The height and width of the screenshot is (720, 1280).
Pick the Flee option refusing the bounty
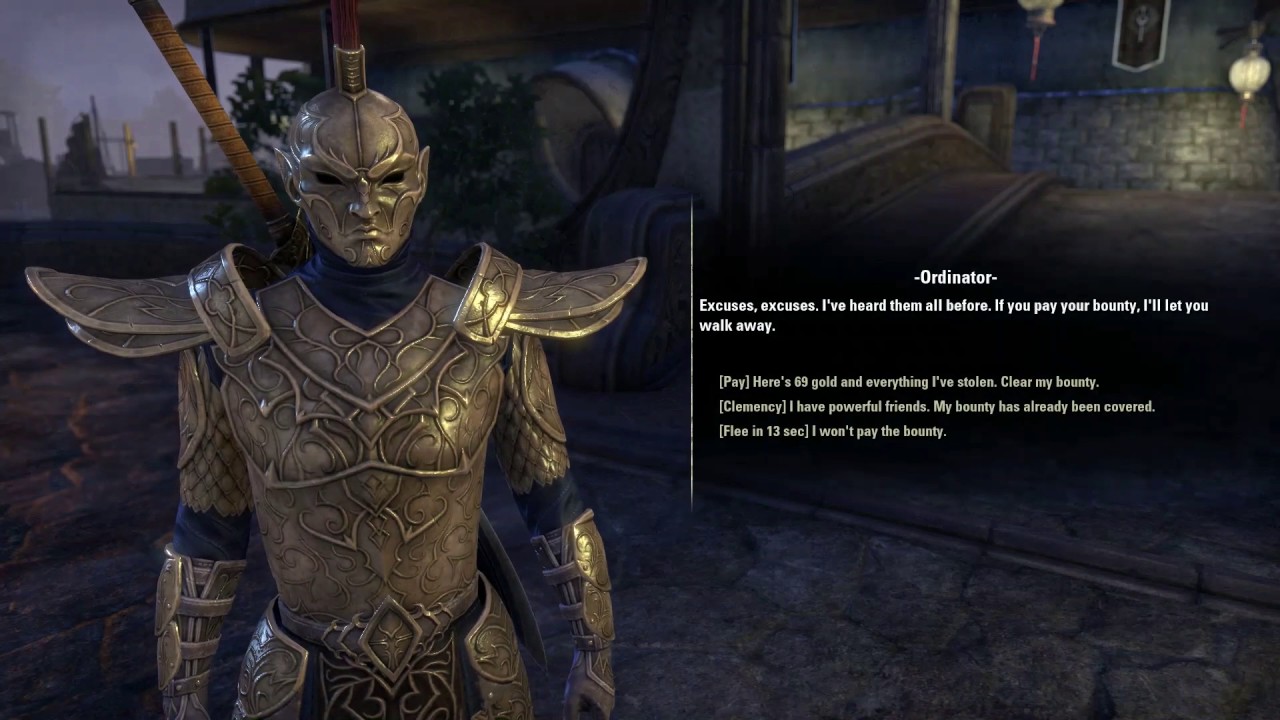click(832, 431)
